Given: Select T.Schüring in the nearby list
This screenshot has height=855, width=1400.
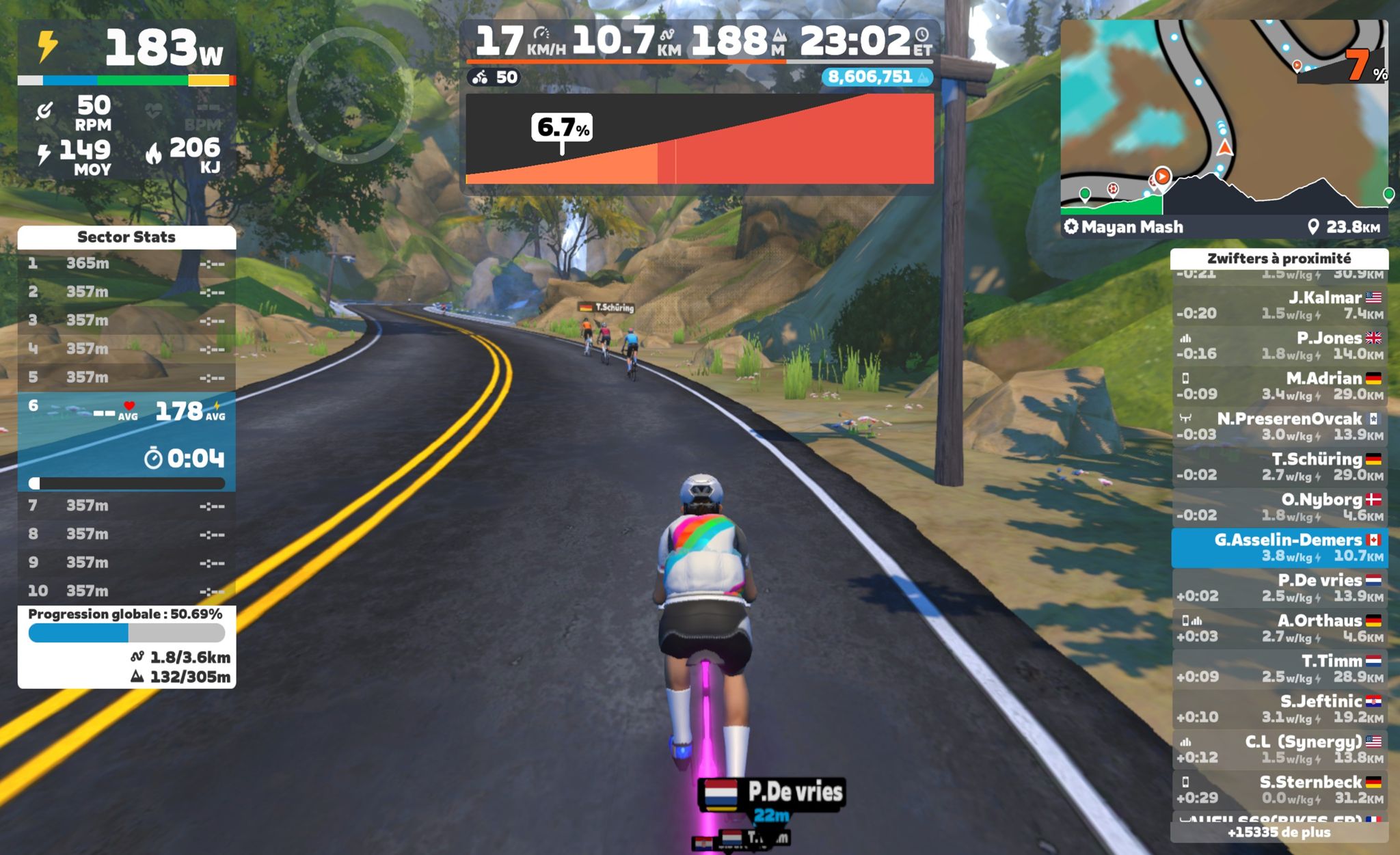Looking at the screenshot, I should [x=1279, y=467].
